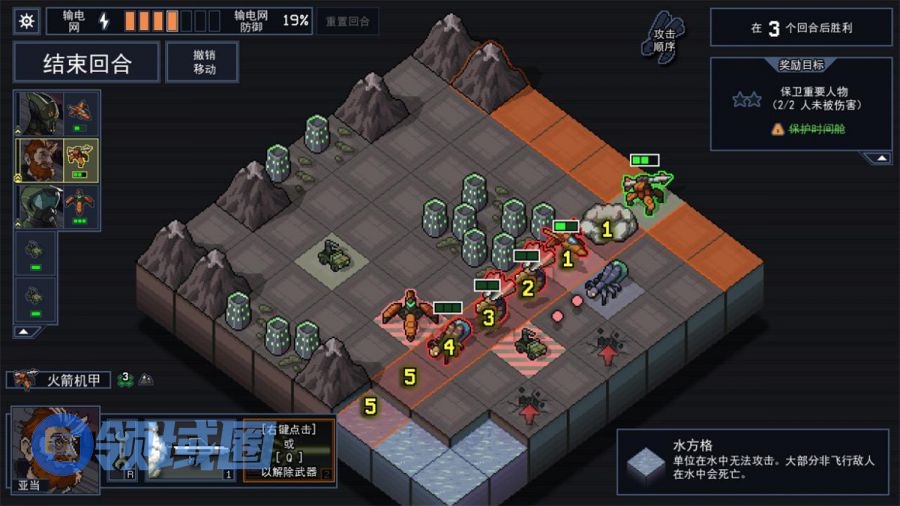This screenshot has width=900, height=506.
Task: Click the green move-range 3 icon
Action: point(126,379)
